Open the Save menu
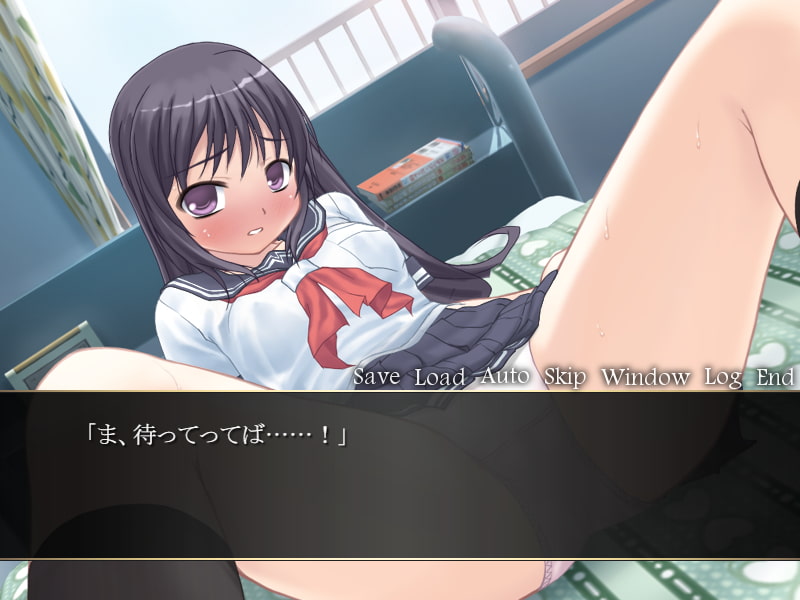The height and width of the screenshot is (600, 800). tap(376, 377)
